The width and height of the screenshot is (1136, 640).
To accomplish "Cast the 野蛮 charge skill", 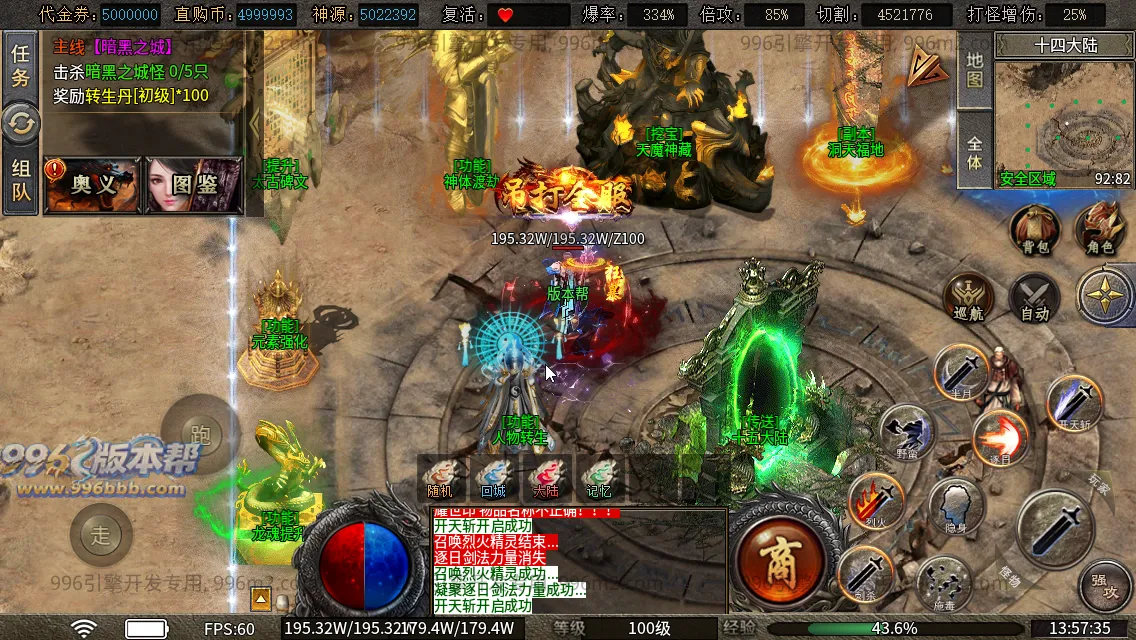I will [x=907, y=432].
